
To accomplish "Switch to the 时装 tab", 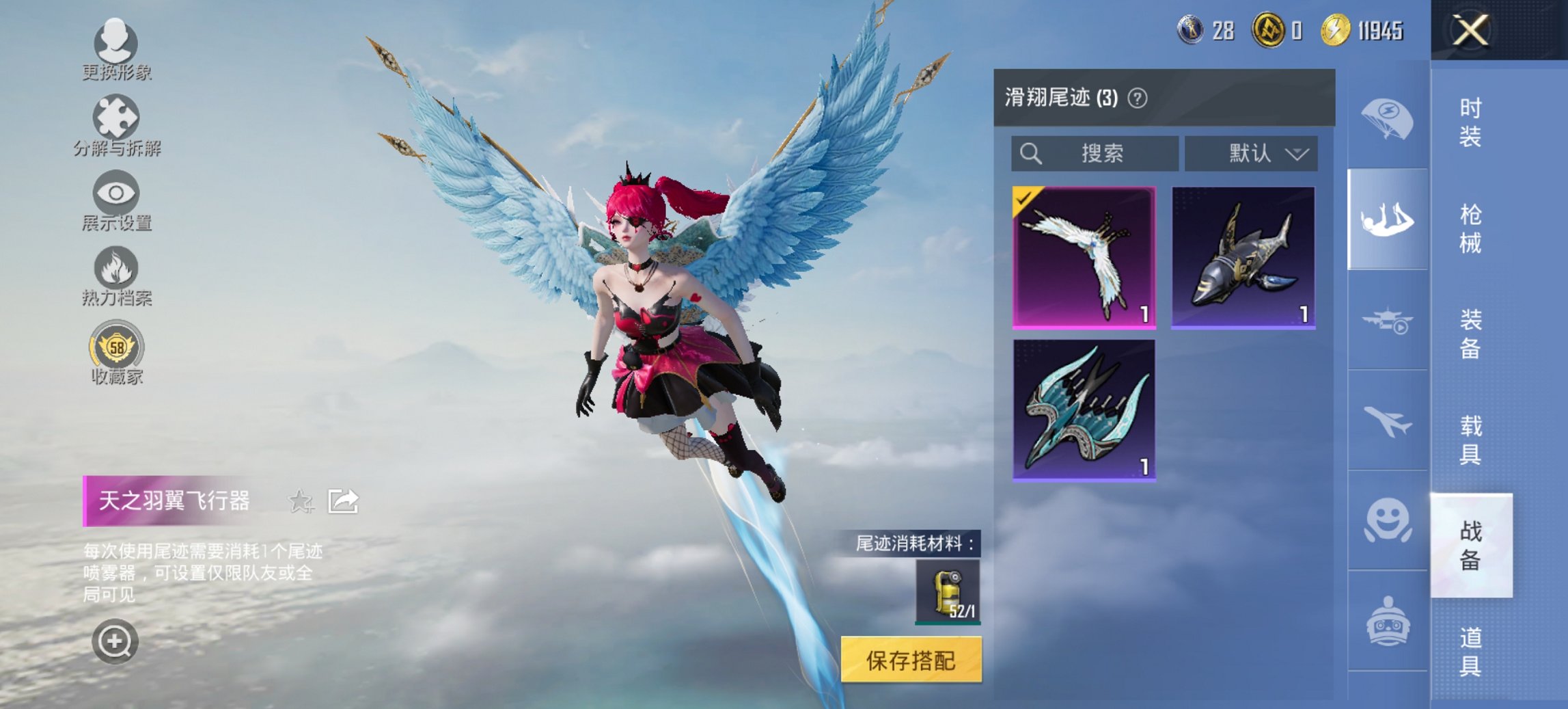I will coord(1470,122).
